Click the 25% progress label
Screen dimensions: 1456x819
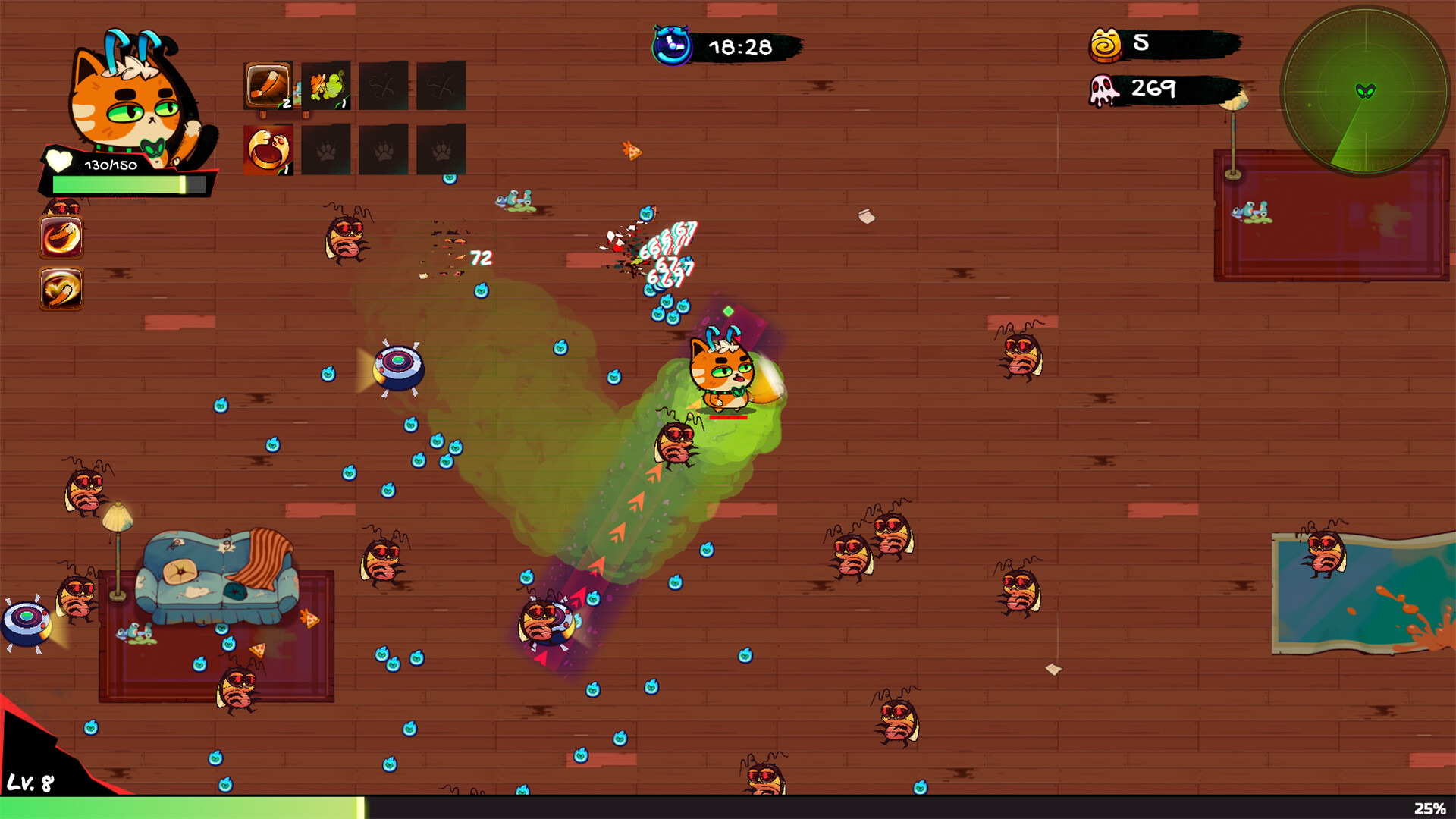click(x=1429, y=806)
